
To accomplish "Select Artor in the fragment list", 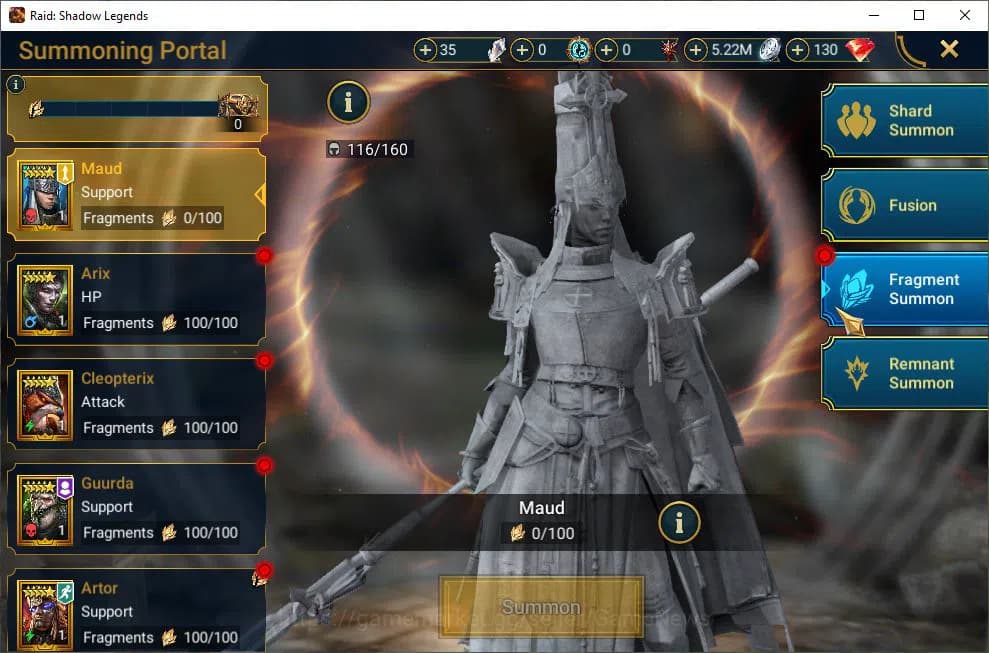I will [136, 612].
